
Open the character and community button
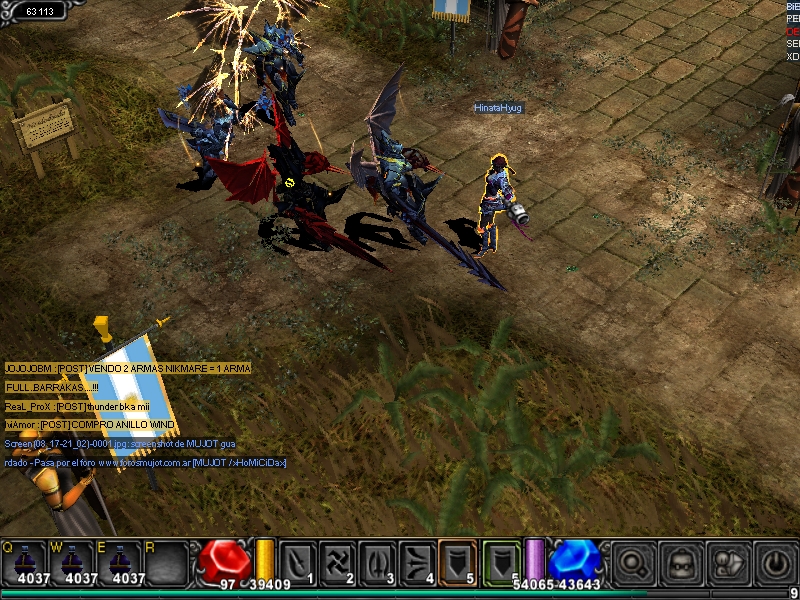(x=727, y=562)
